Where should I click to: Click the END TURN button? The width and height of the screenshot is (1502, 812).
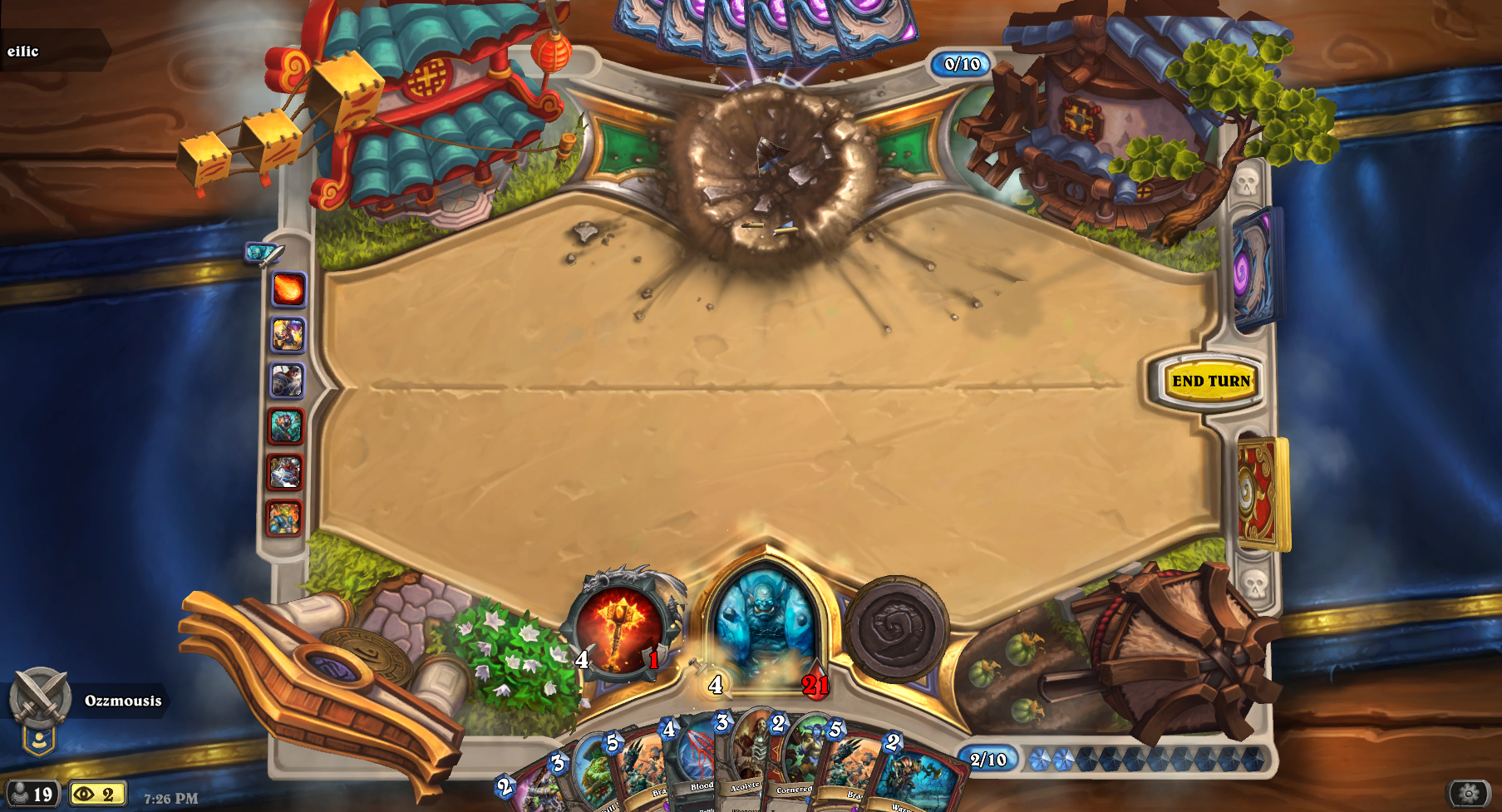click(x=1211, y=381)
